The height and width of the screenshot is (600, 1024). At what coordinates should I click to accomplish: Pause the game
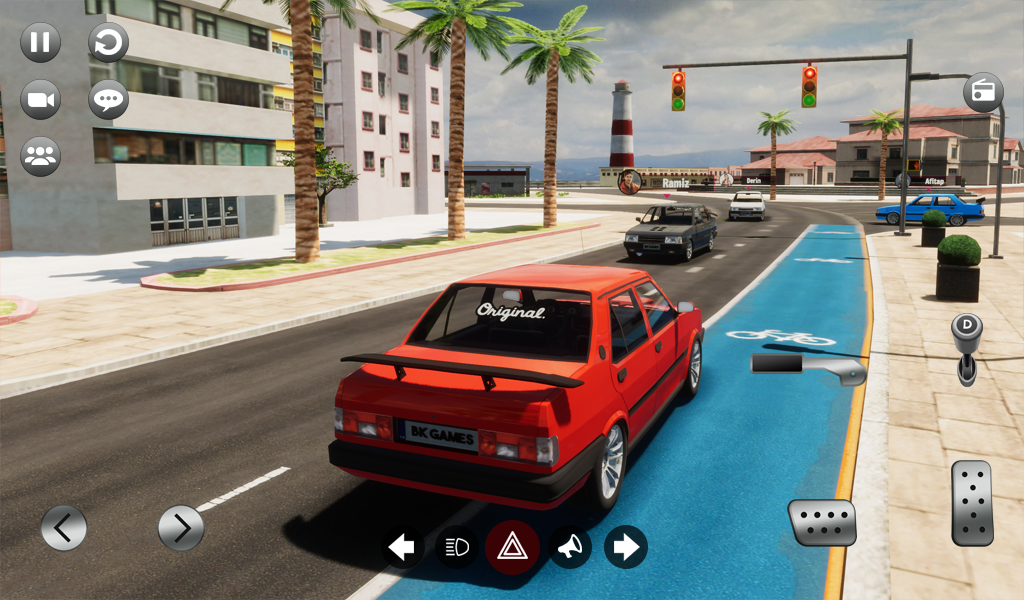(41, 43)
